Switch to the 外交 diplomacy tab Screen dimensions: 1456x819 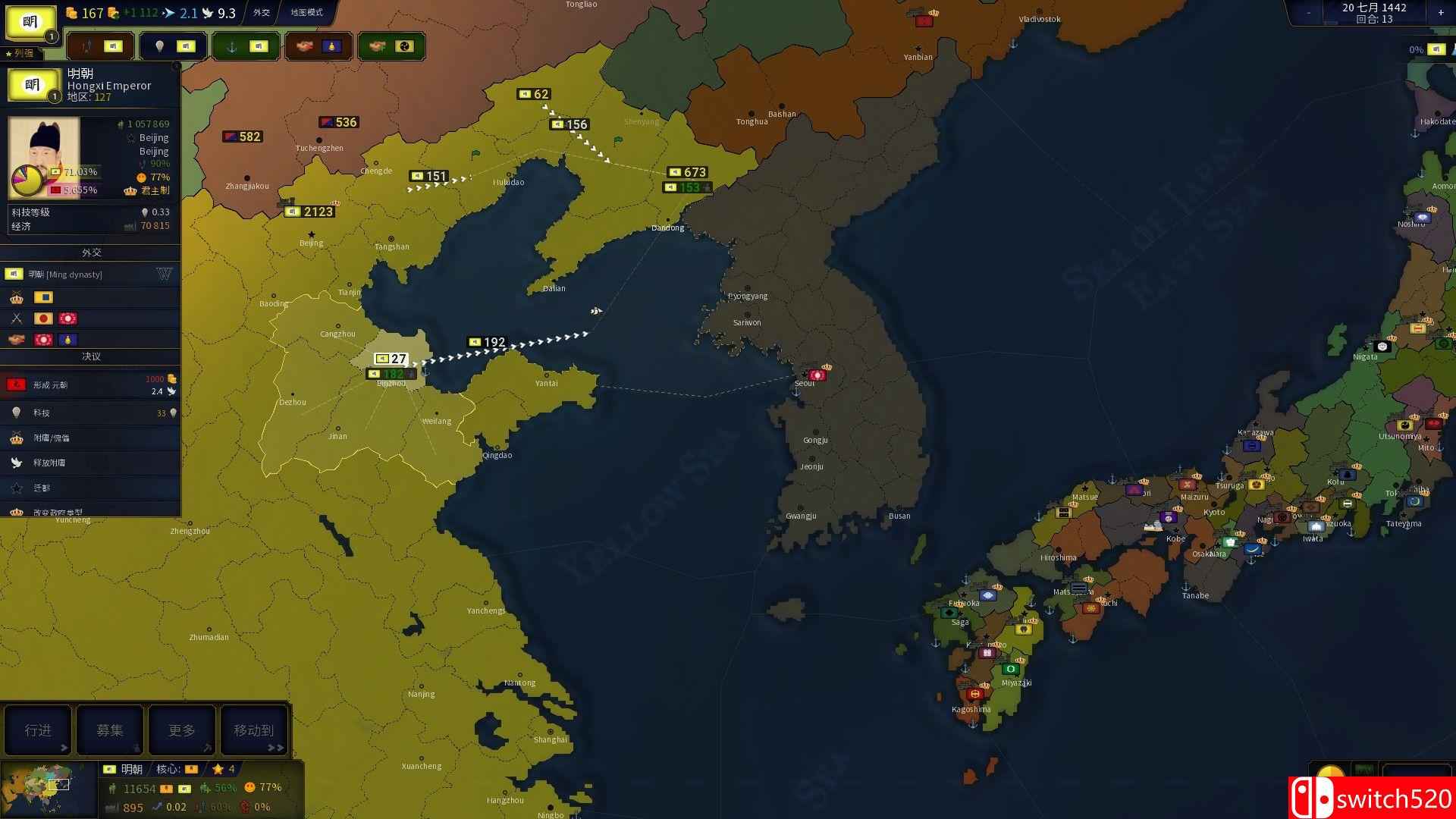pyautogui.click(x=261, y=13)
